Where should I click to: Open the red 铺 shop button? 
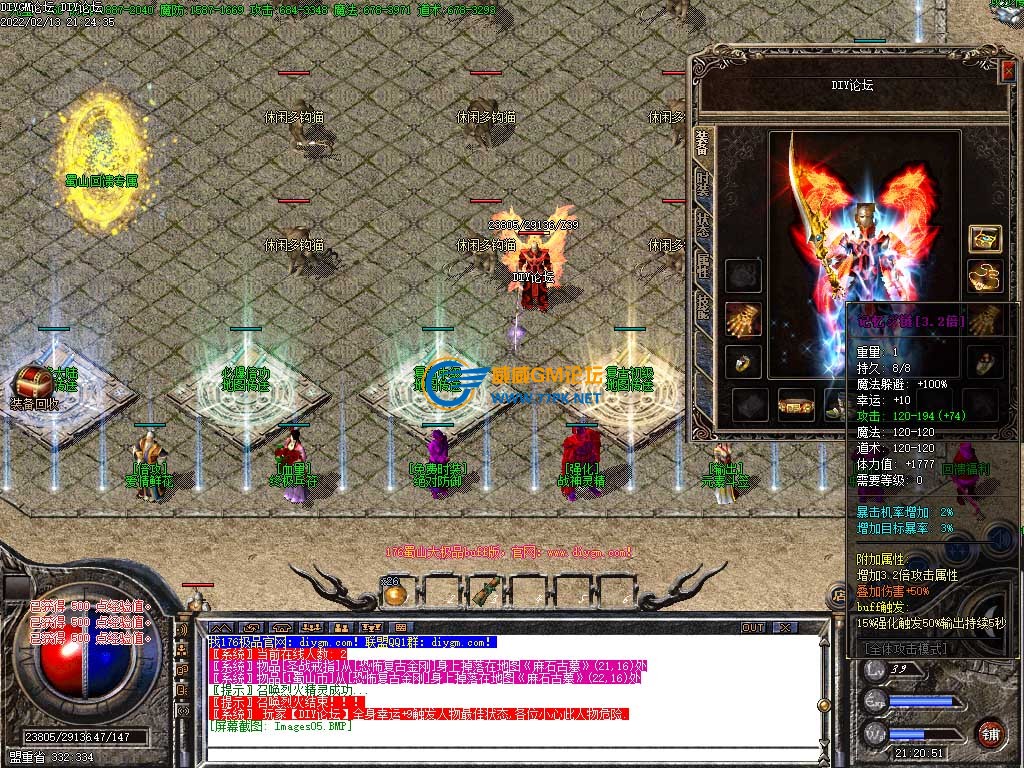pyautogui.click(x=991, y=731)
